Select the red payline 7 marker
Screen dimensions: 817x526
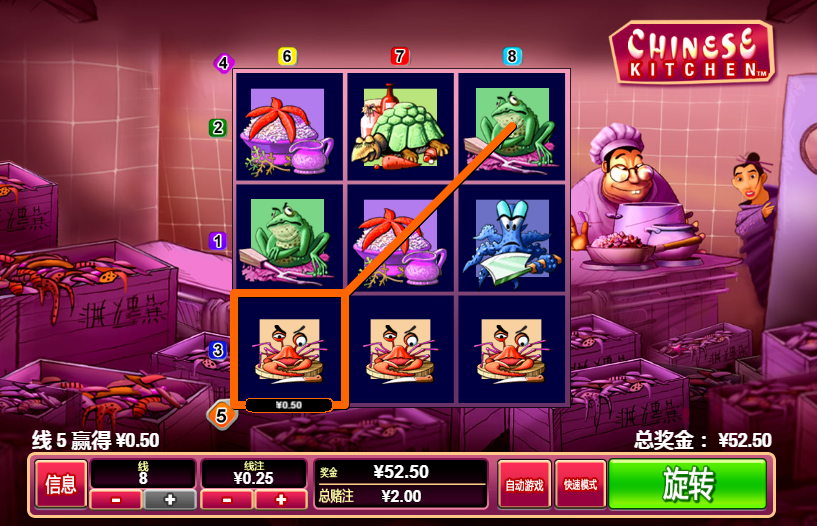[x=400, y=56]
